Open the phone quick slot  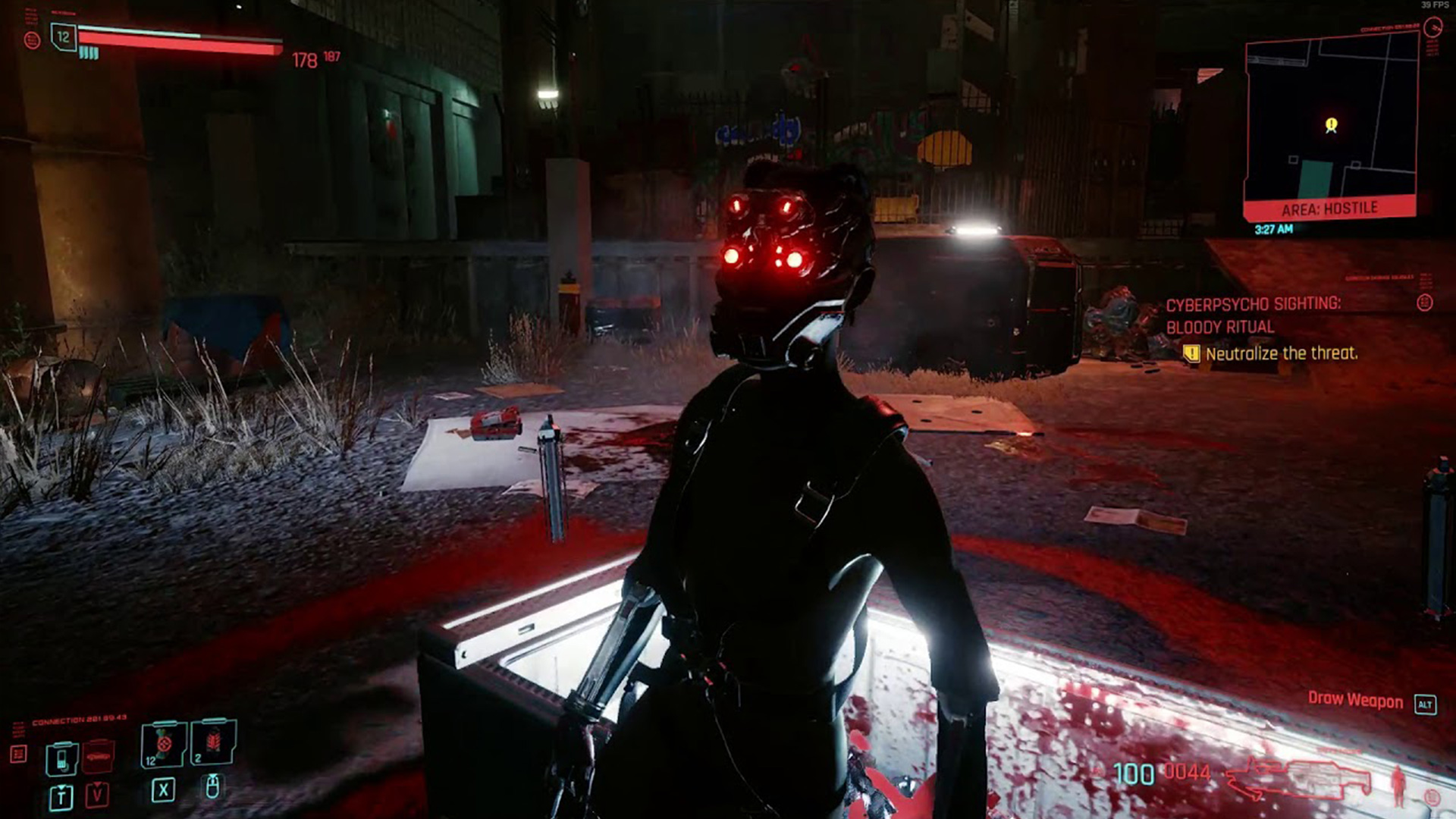61,758
